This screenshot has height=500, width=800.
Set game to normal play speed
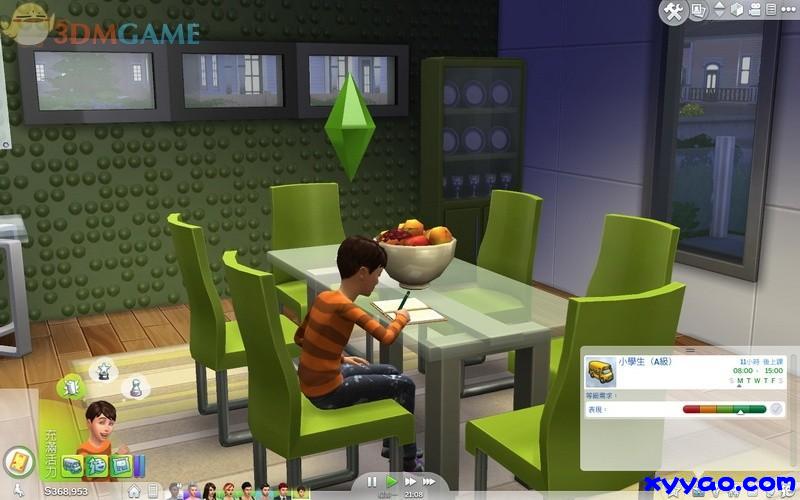(x=392, y=481)
